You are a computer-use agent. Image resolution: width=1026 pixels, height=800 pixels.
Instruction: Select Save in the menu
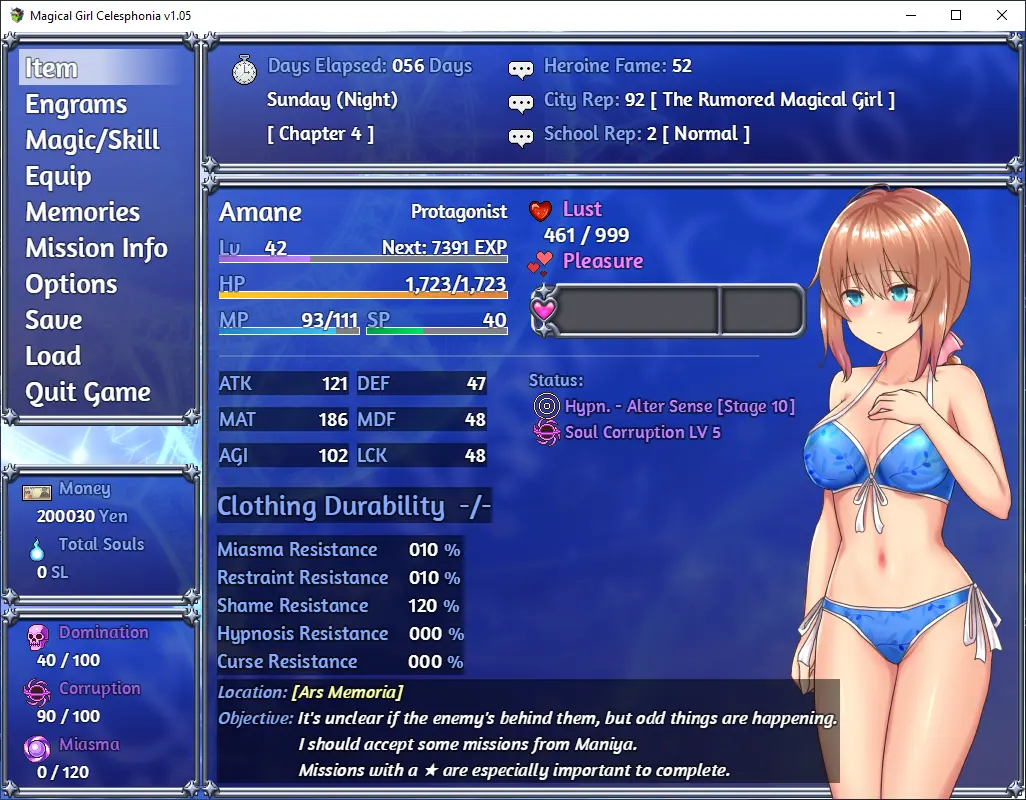tap(54, 320)
